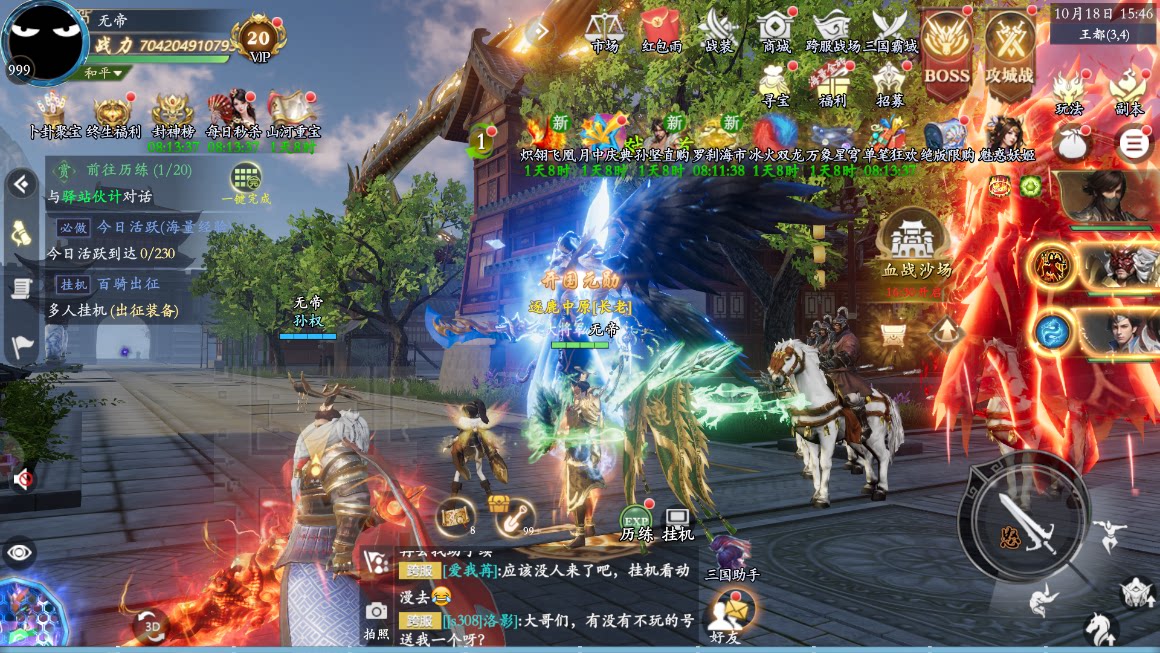Viewport: 1160px width, 653px height.
Task: Toggle 挂机 auto-battle
Action: click(678, 522)
